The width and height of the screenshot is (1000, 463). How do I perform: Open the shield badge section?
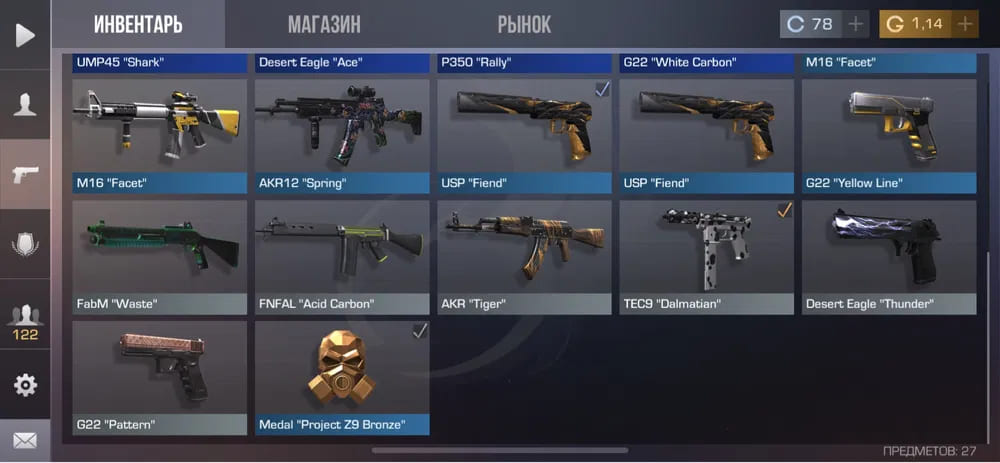click(x=25, y=243)
